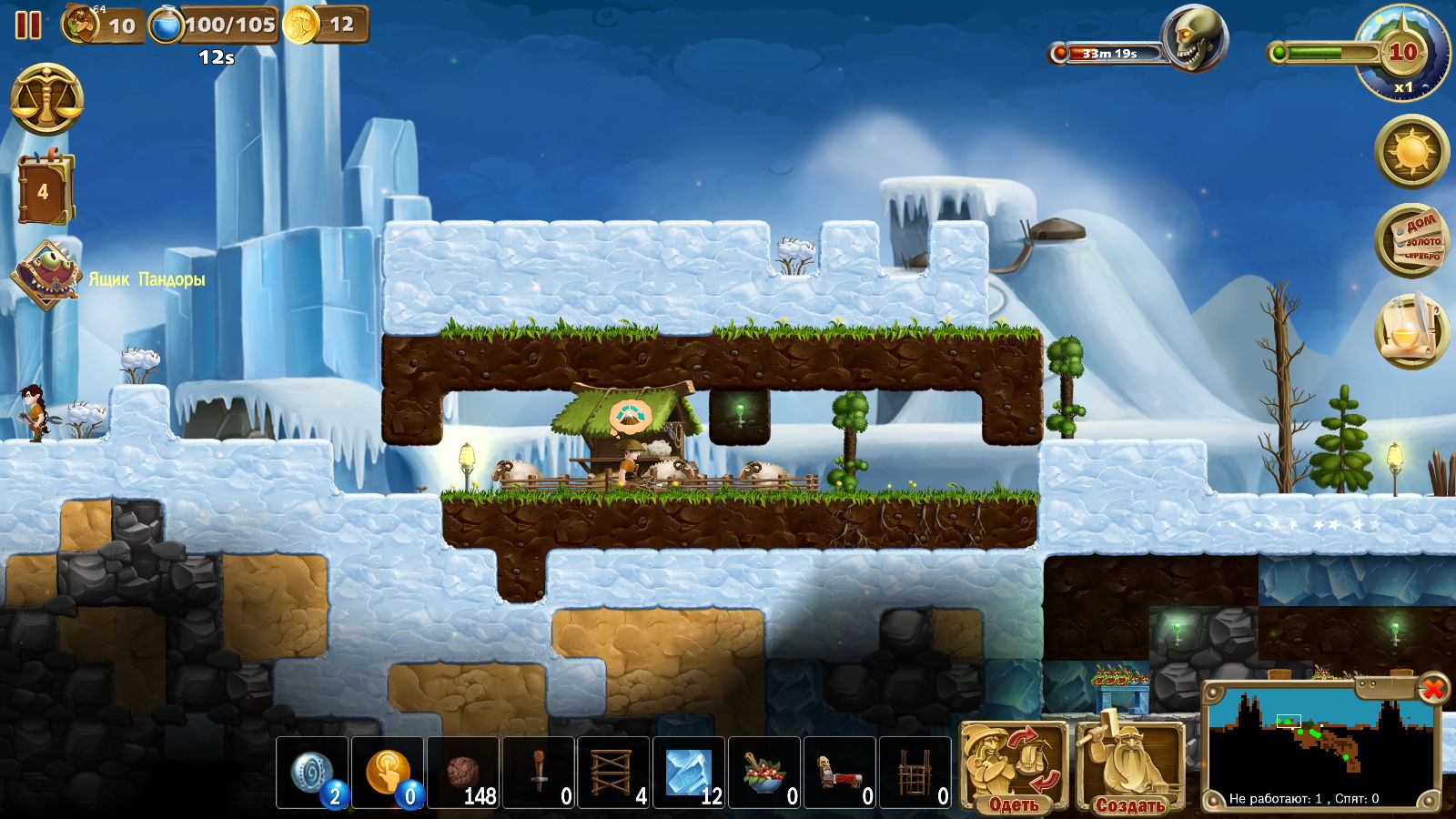This screenshot has width=1456, height=819.
Task: Select the ice block slot
Action: [689, 773]
